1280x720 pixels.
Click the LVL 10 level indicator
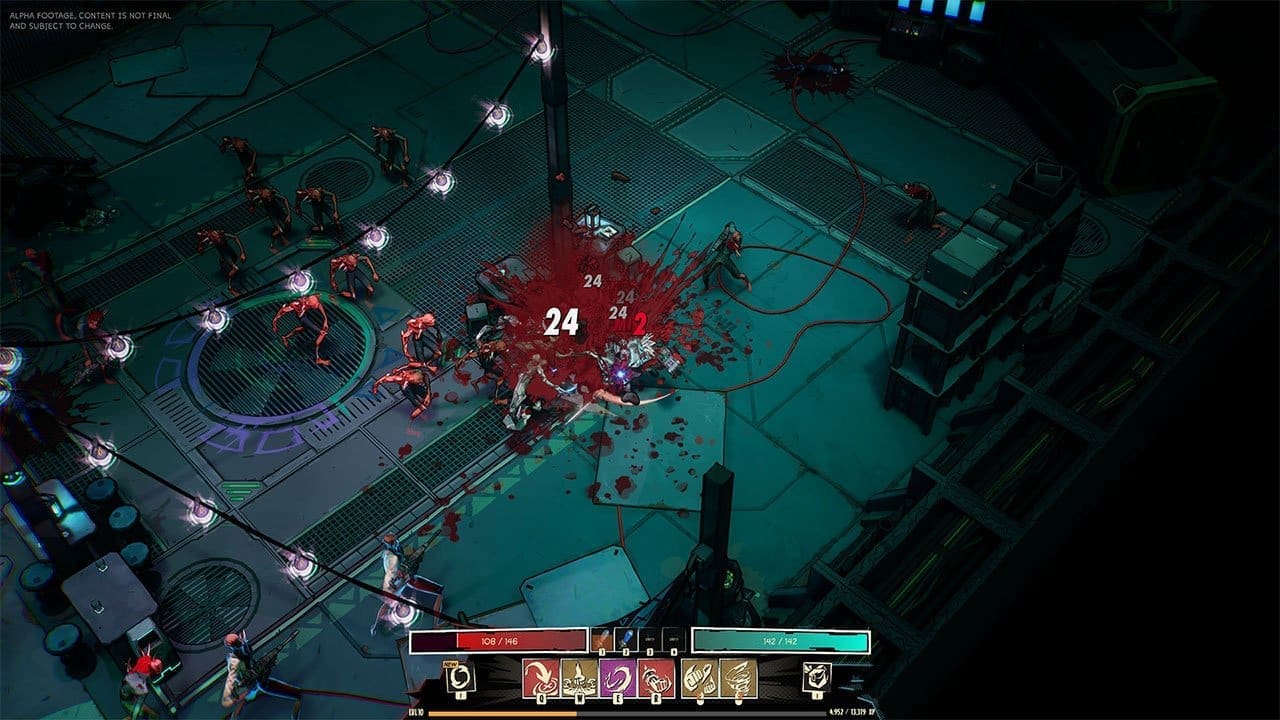point(414,713)
